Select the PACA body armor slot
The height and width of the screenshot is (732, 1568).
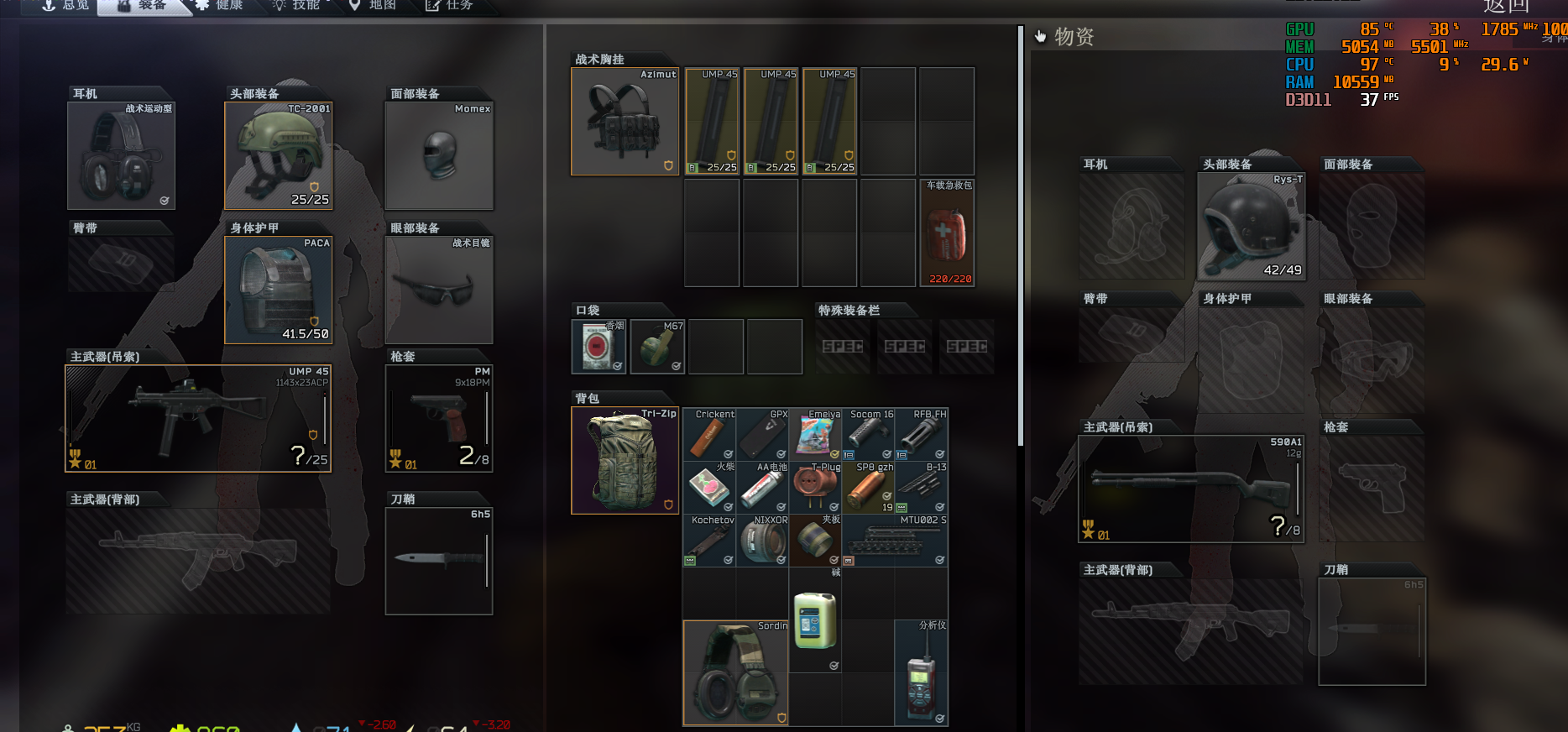pos(279,290)
